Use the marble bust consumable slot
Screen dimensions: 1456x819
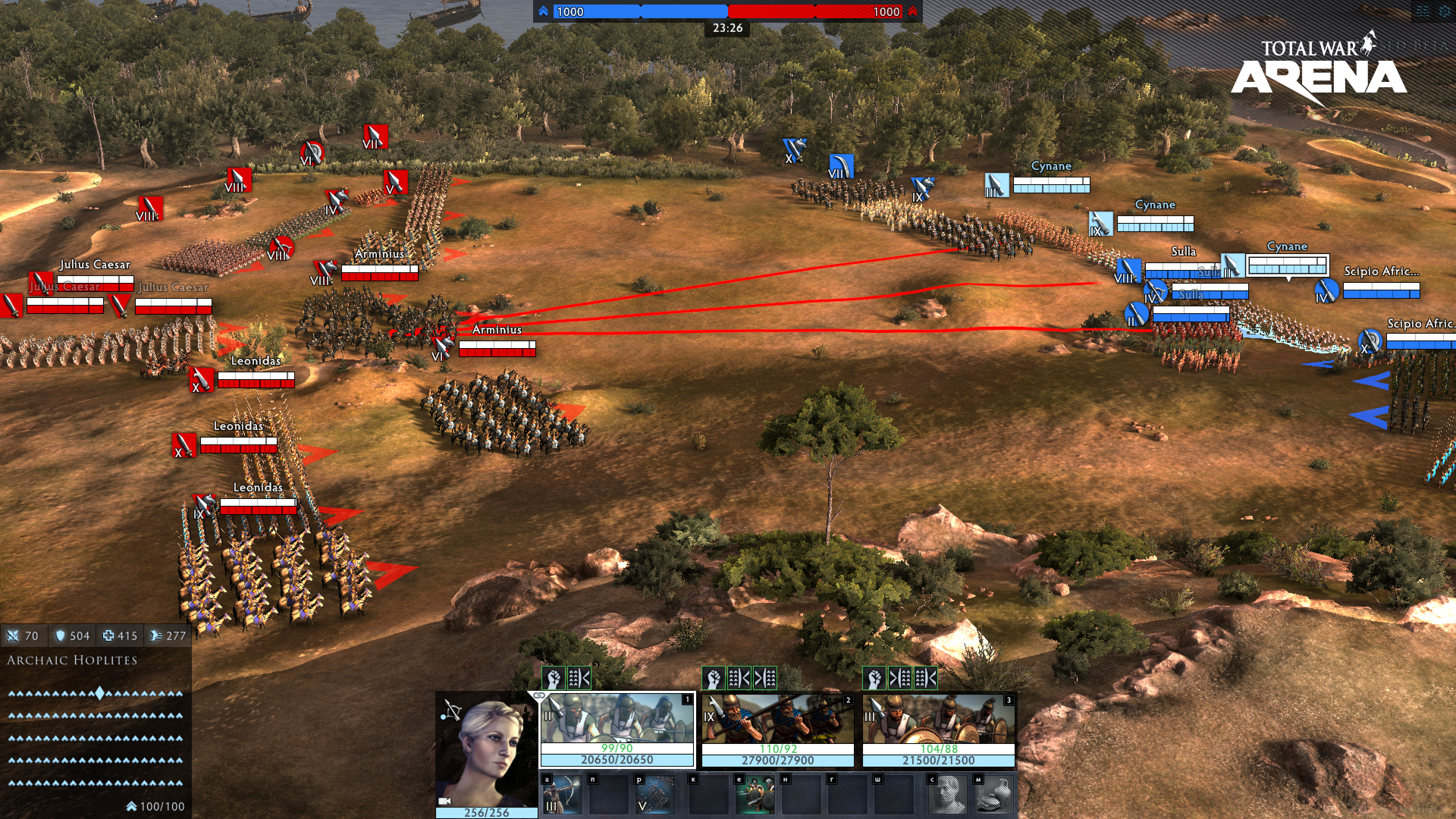pyautogui.click(x=948, y=795)
